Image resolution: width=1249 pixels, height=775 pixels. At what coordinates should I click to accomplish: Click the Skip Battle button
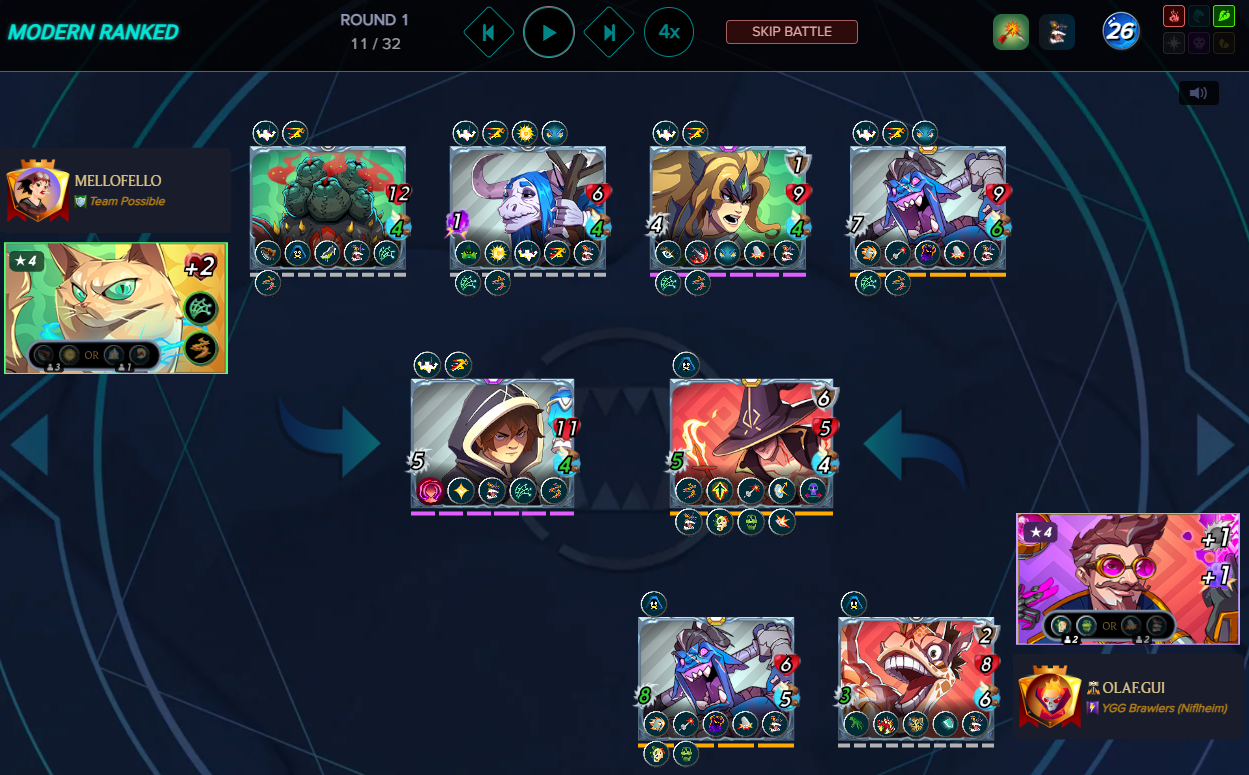791,32
